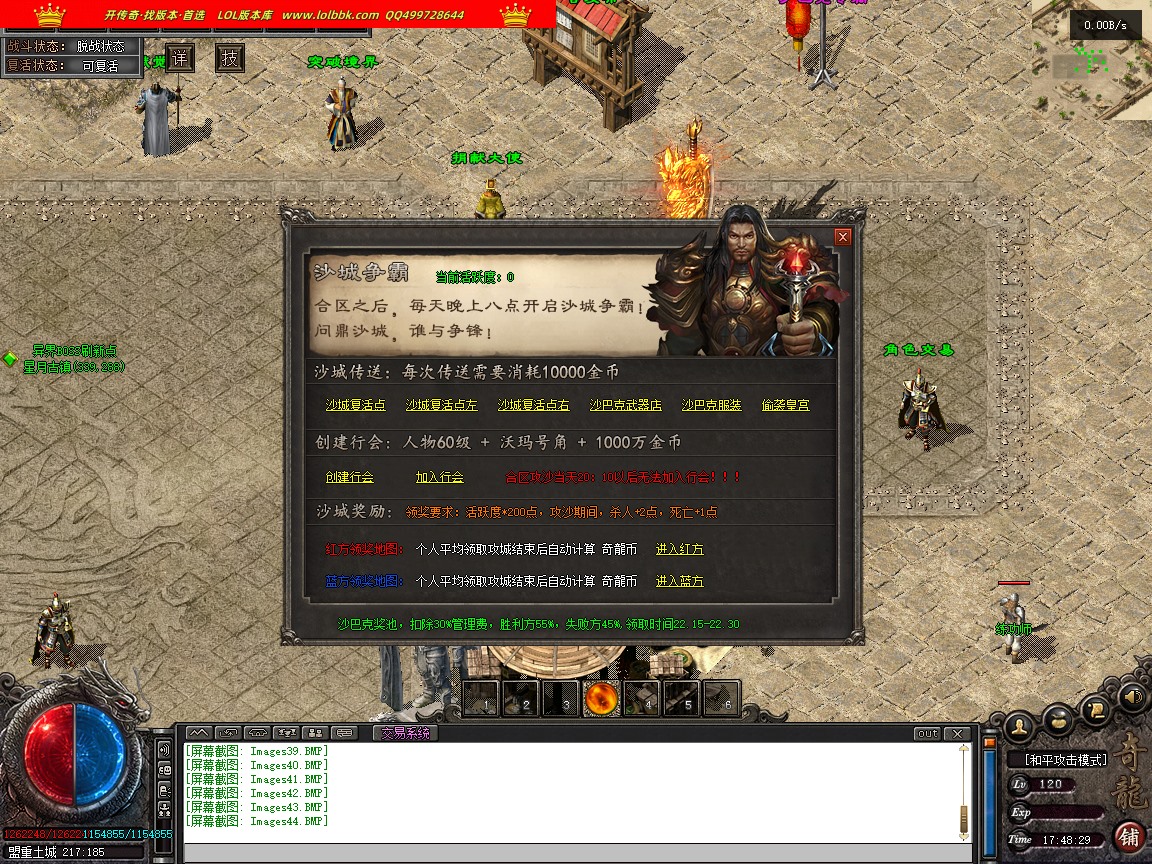The width and height of the screenshot is (1152, 864).
Task: Toggle the speaker sound icon
Action: coord(1131,695)
